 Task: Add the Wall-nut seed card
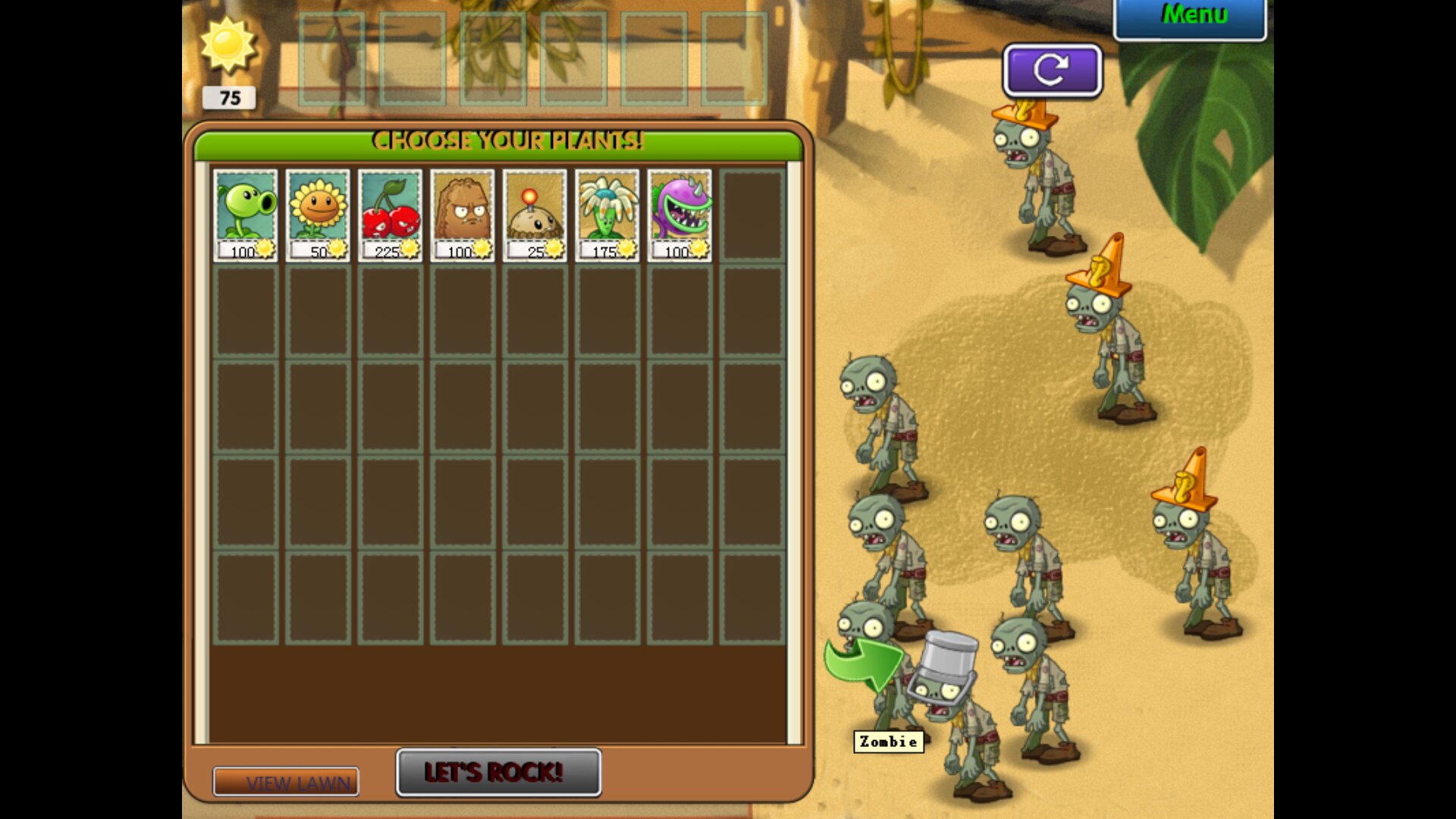463,215
